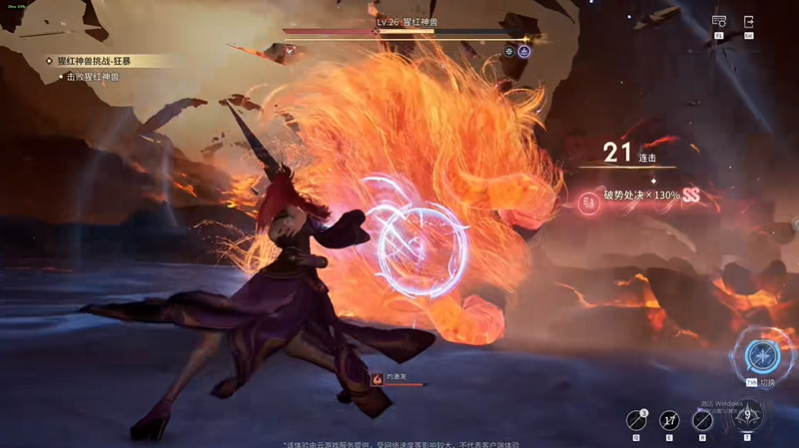Activate the skill showing cooldown 17
This screenshot has width=799, height=448.
pyautogui.click(x=669, y=420)
